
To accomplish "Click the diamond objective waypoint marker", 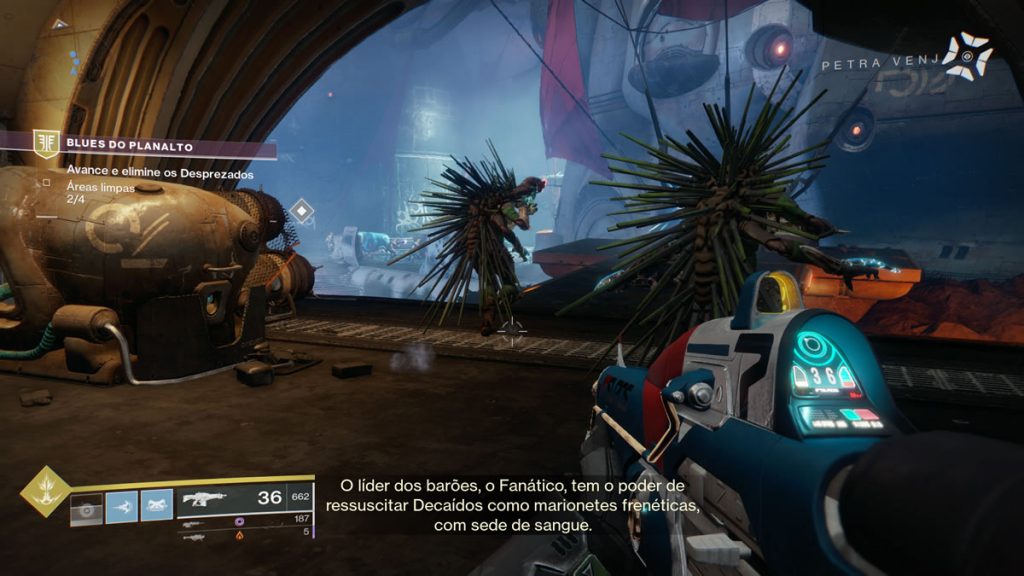I will (302, 211).
